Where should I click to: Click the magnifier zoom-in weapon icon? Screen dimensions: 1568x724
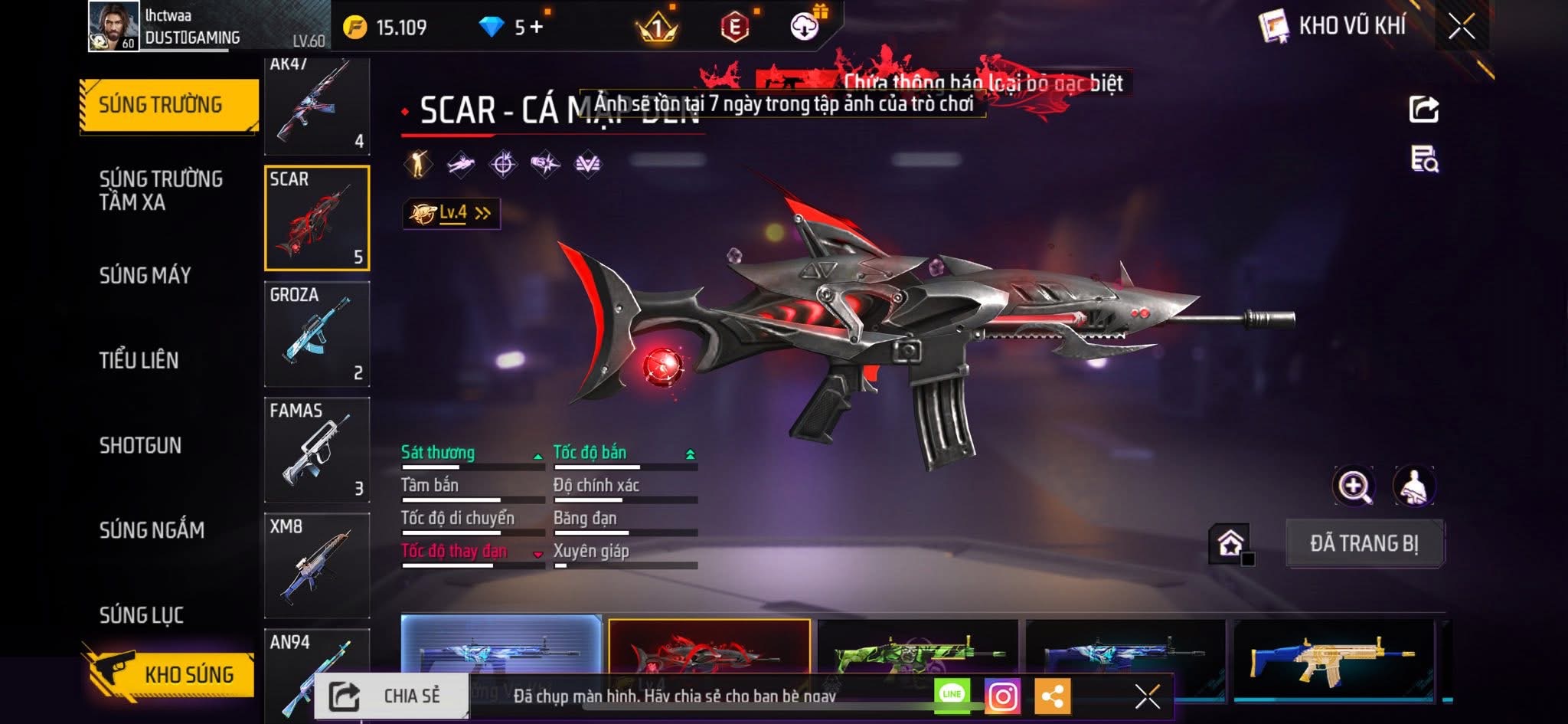point(1353,486)
